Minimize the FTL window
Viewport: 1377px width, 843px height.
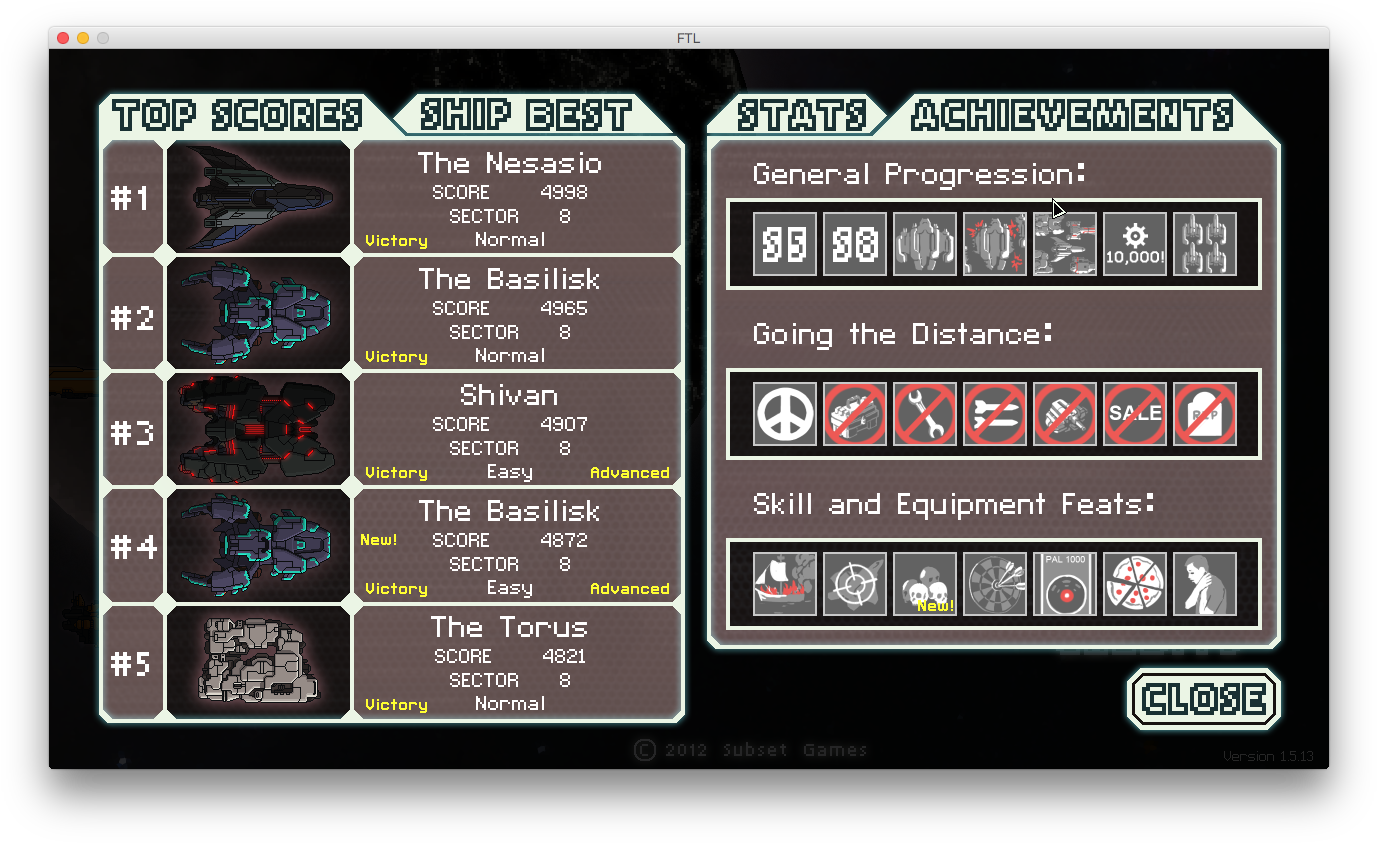(83, 38)
